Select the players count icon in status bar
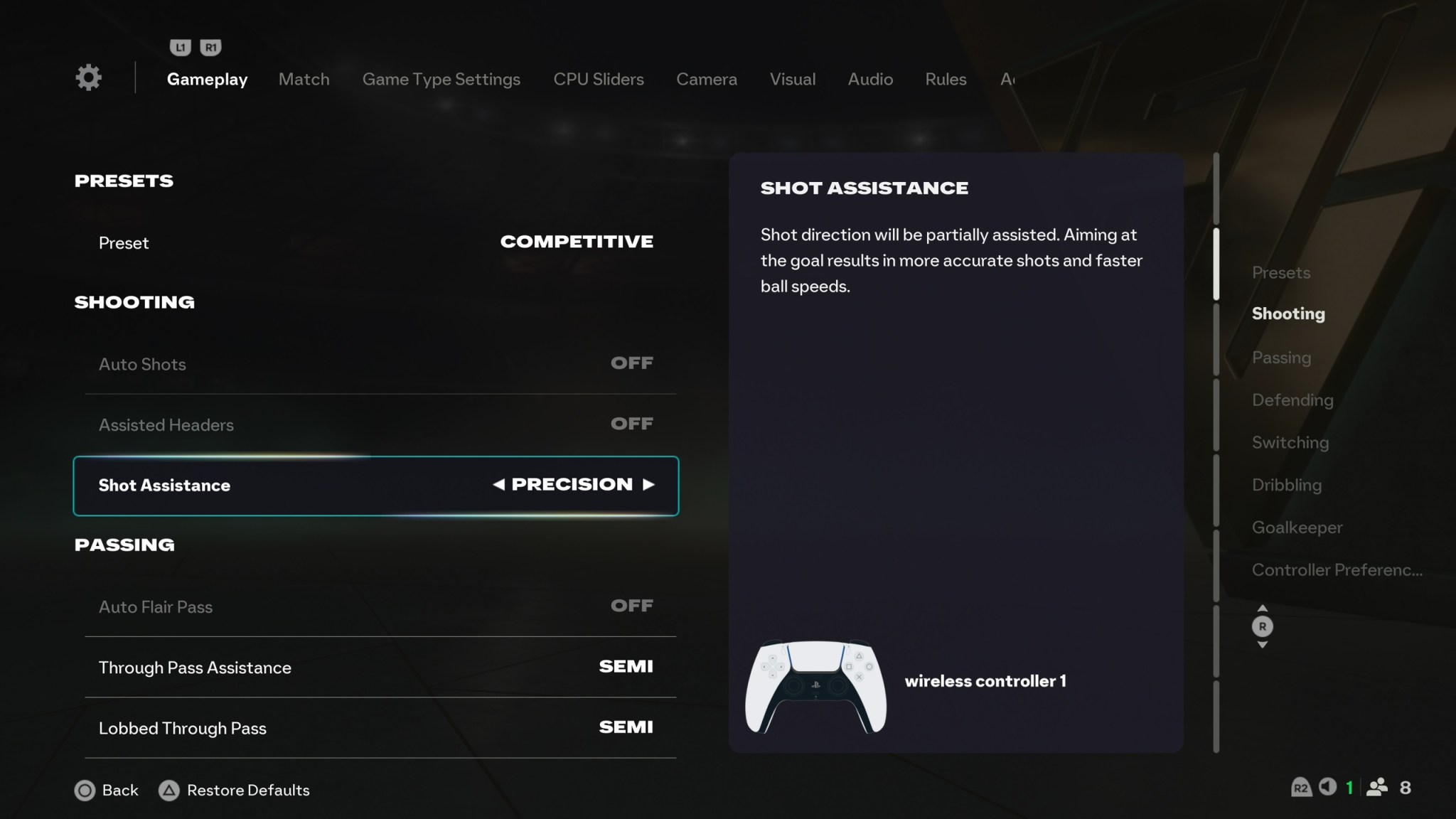Viewport: 1456px width, 819px height. point(1377,787)
